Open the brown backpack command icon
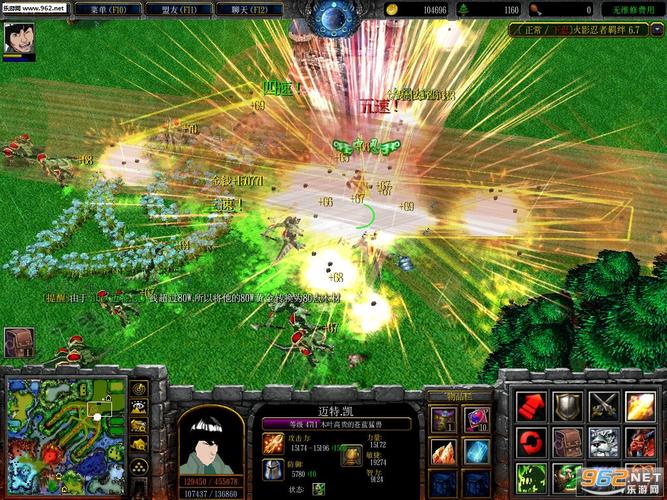This screenshot has width=667, height=500. click(x=567, y=440)
